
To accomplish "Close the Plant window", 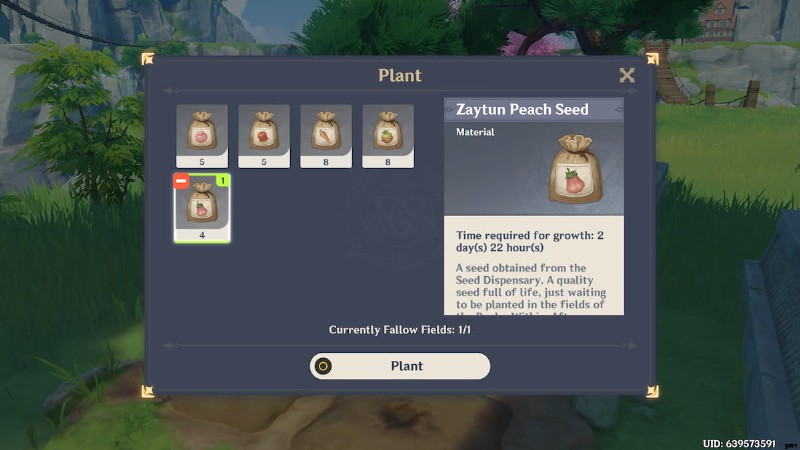I will pos(627,75).
